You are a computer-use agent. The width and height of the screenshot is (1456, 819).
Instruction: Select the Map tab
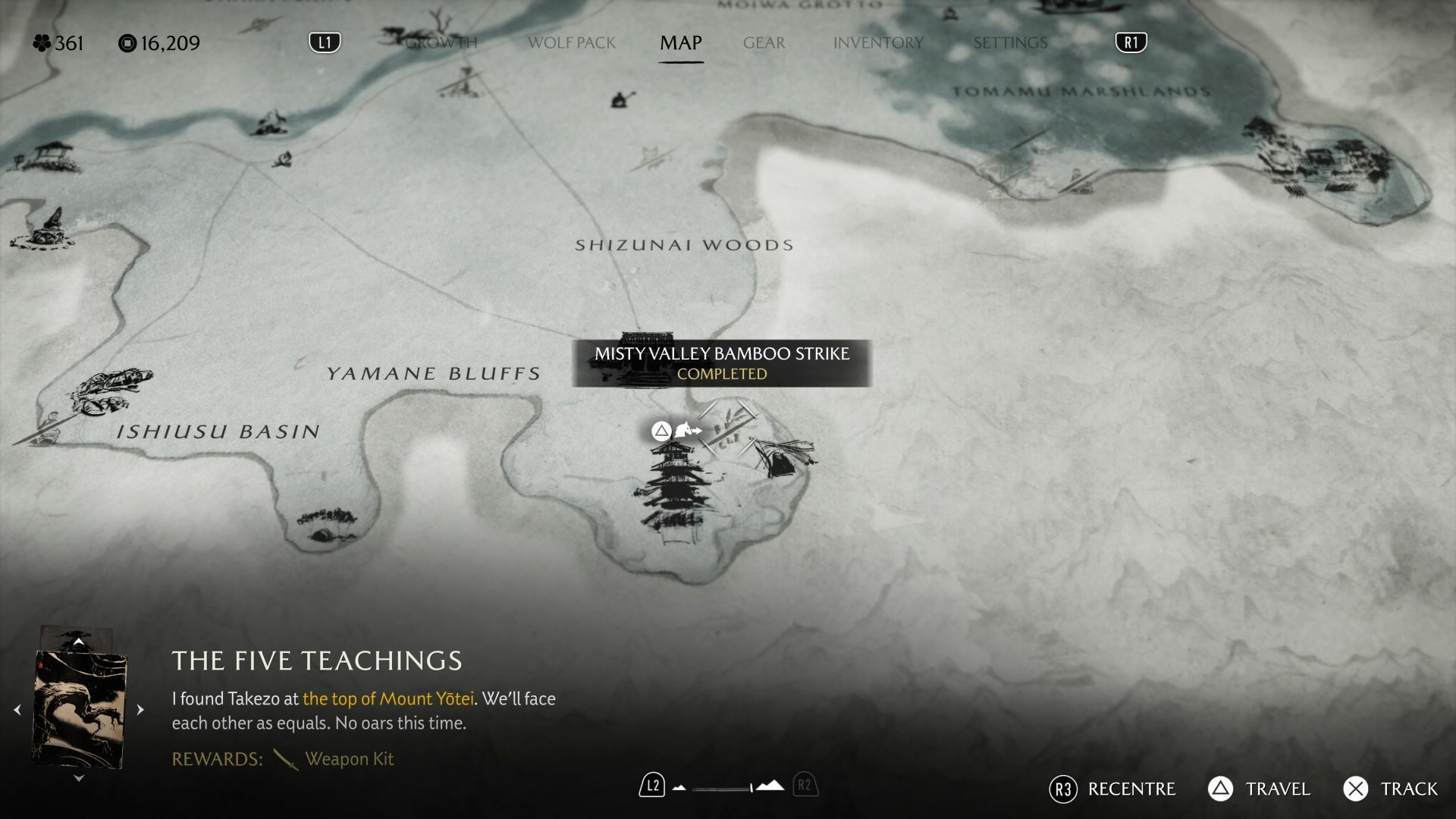pos(680,42)
